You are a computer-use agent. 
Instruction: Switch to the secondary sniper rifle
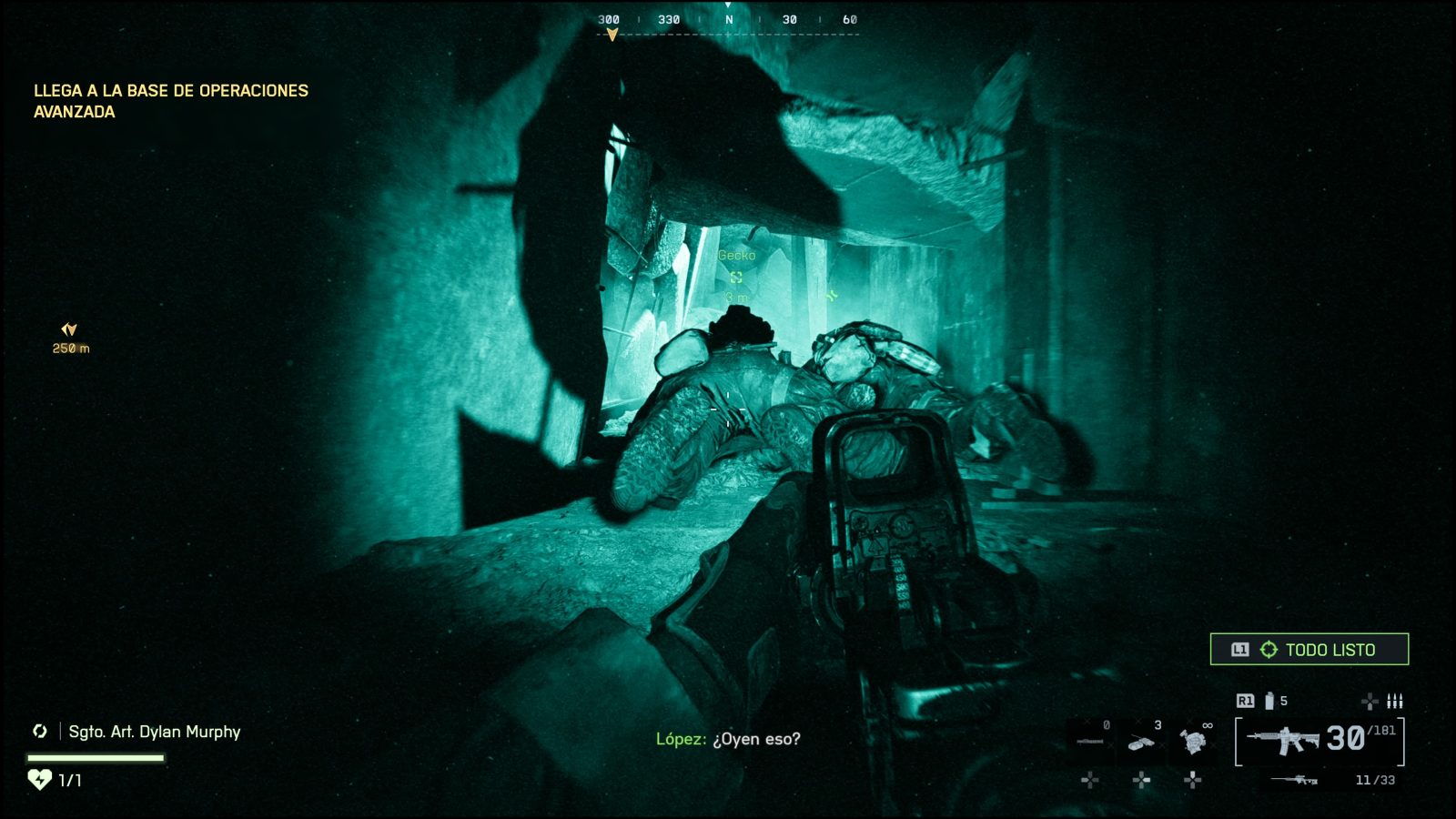1295,780
